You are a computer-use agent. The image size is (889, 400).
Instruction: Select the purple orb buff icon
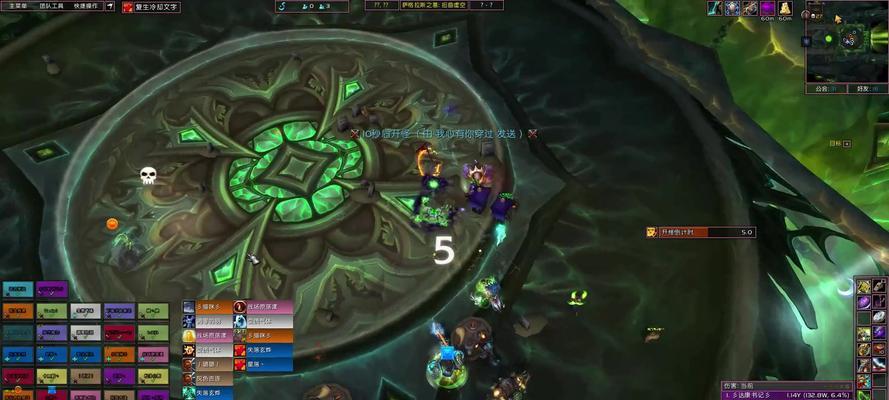coord(768,8)
